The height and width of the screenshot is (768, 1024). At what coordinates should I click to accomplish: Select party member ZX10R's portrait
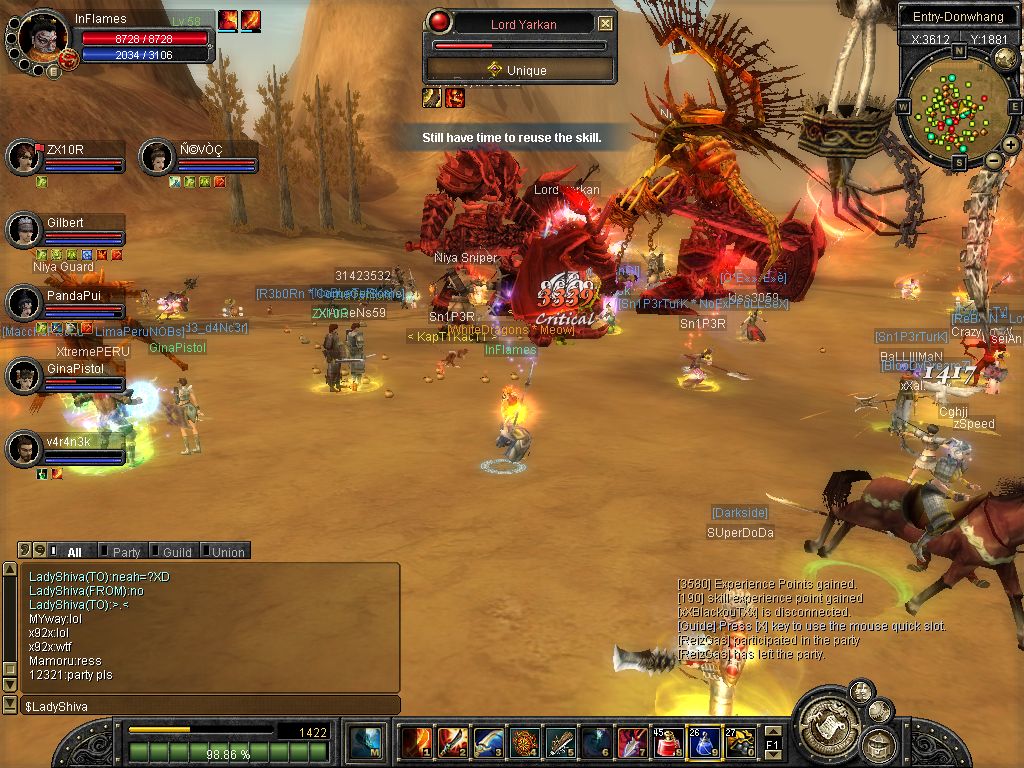click(x=23, y=156)
